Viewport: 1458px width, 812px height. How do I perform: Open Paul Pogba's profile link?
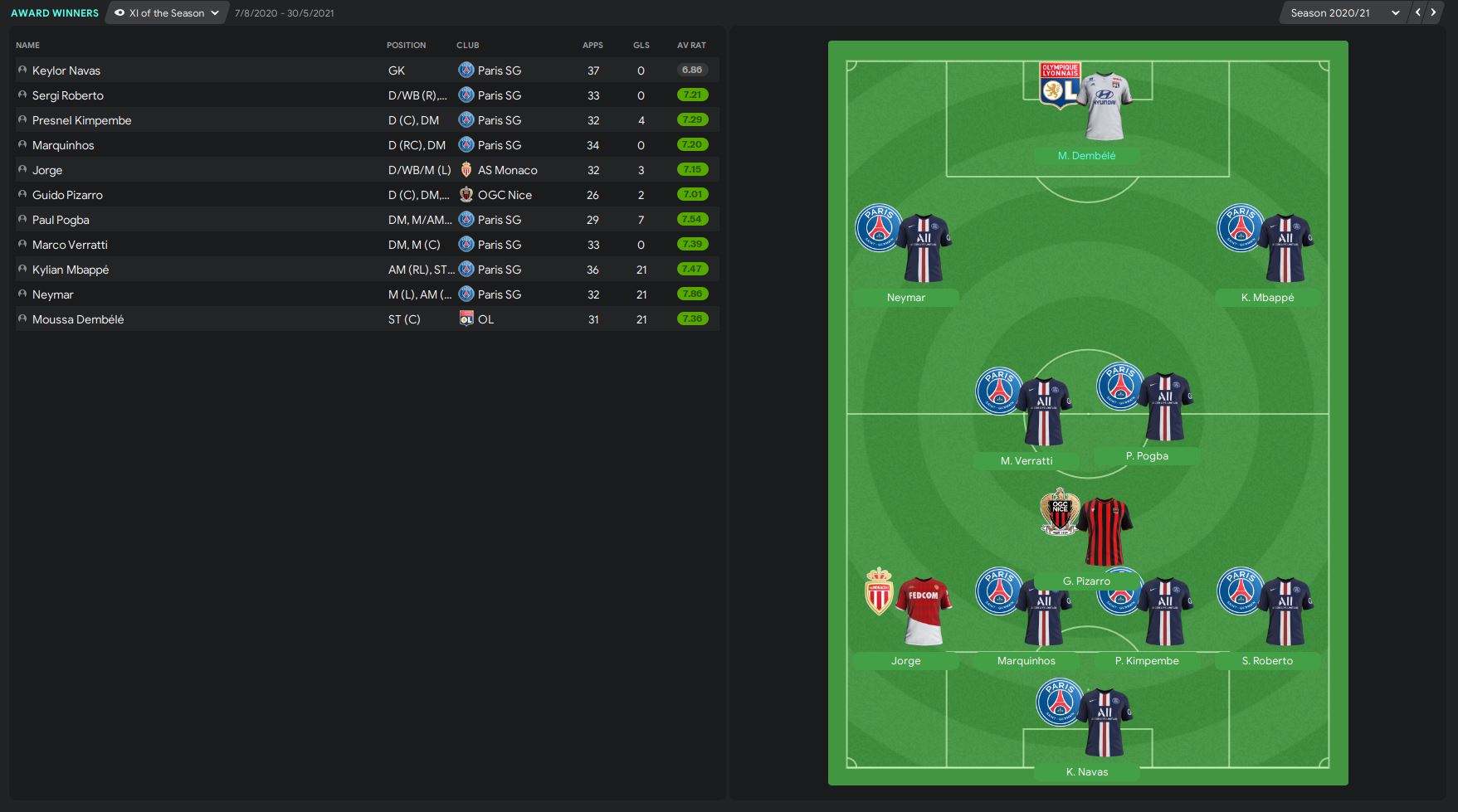tap(61, 220)
